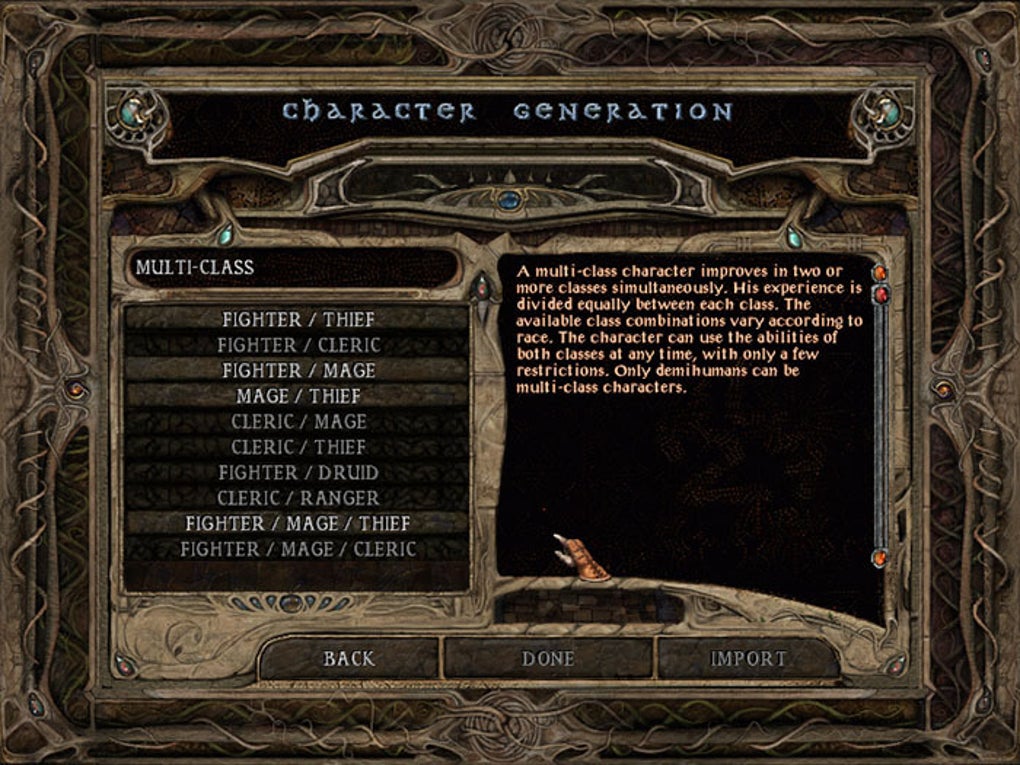Select the Fighter / Thief multi-class

pyautogui.click(x=298, y=320)
